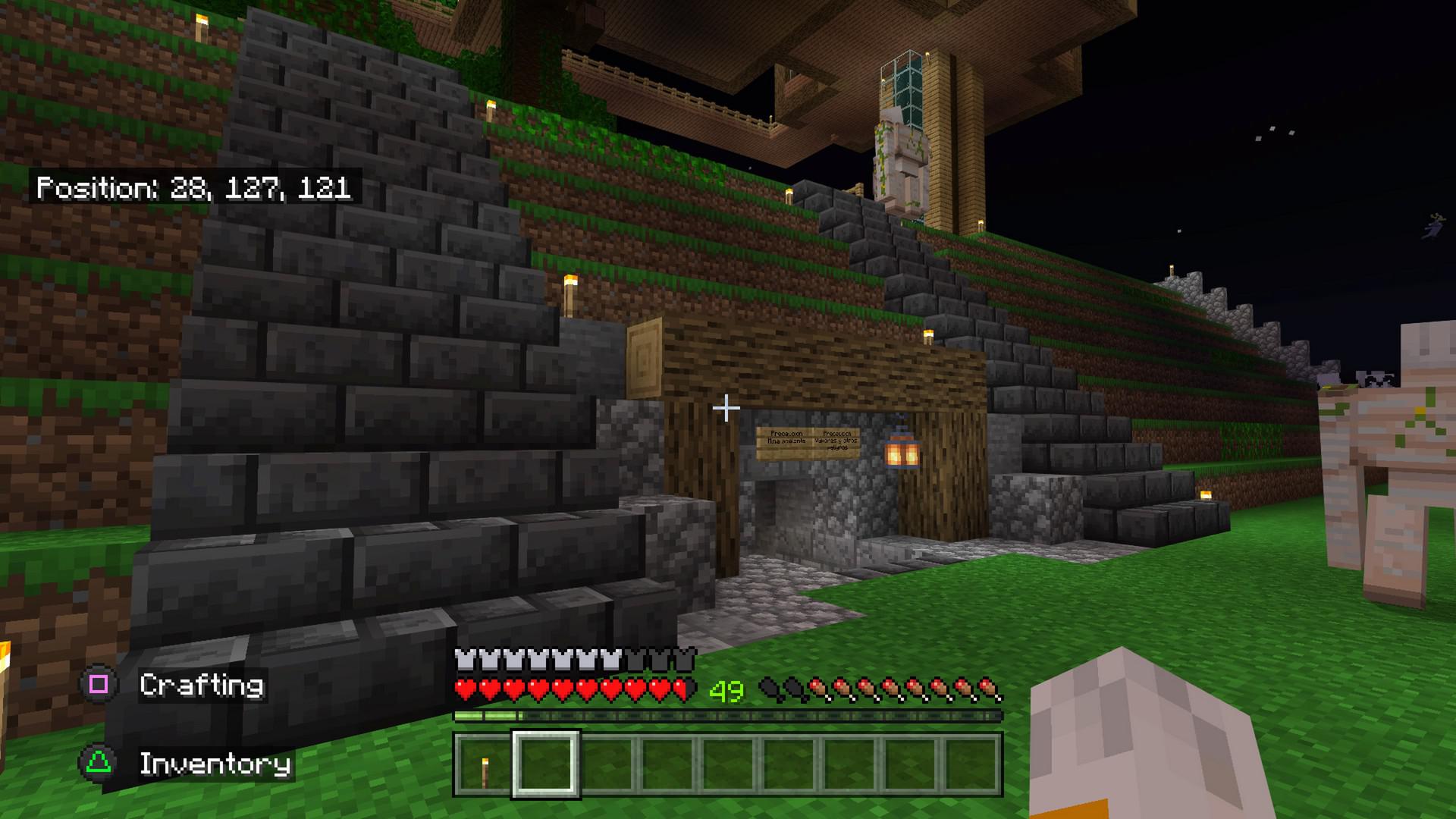Open the Crafting menu
This screenshot has width=1456, height=819.
[201, 682]
